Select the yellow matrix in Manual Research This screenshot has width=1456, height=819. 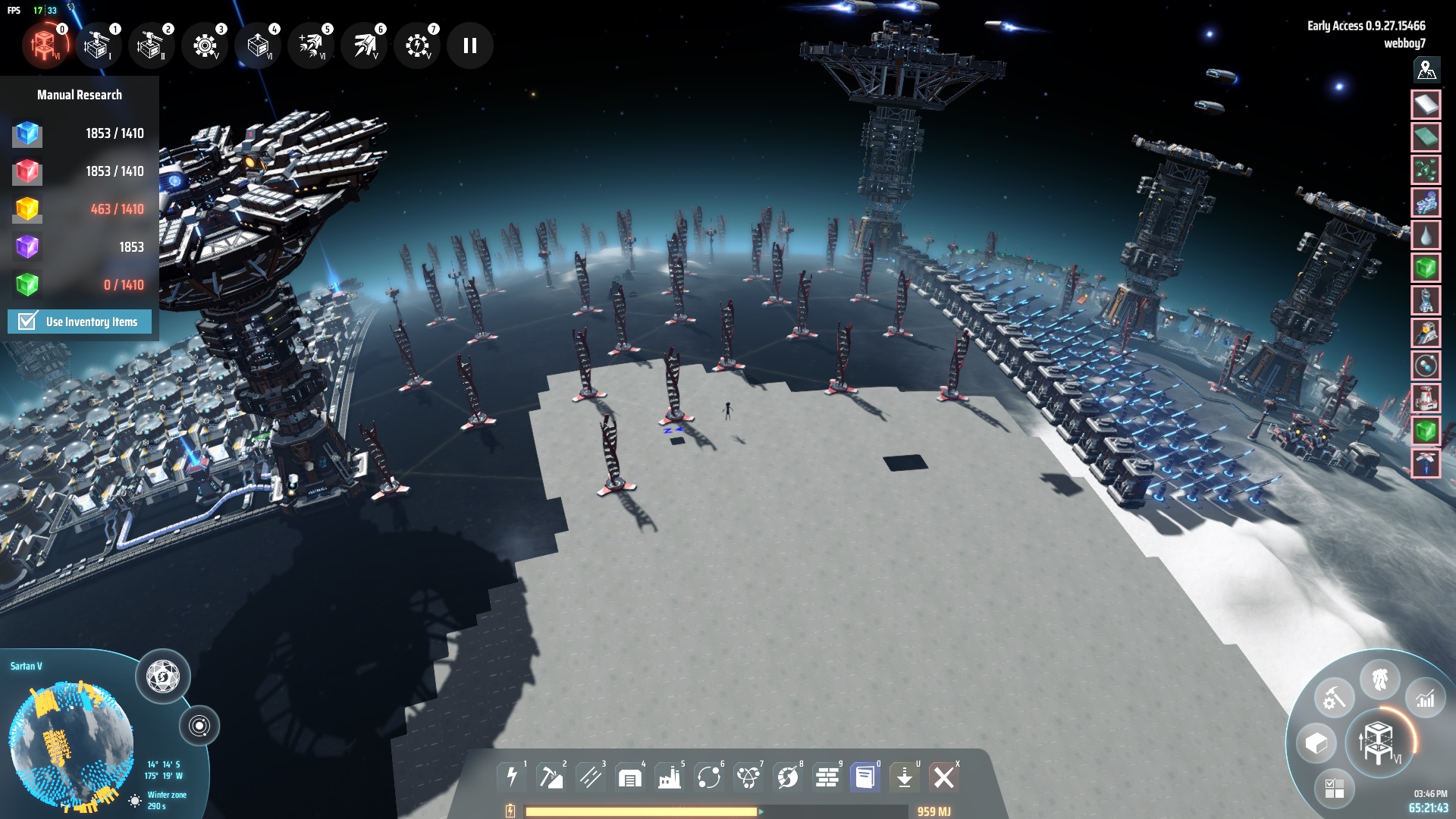point(27,209)
